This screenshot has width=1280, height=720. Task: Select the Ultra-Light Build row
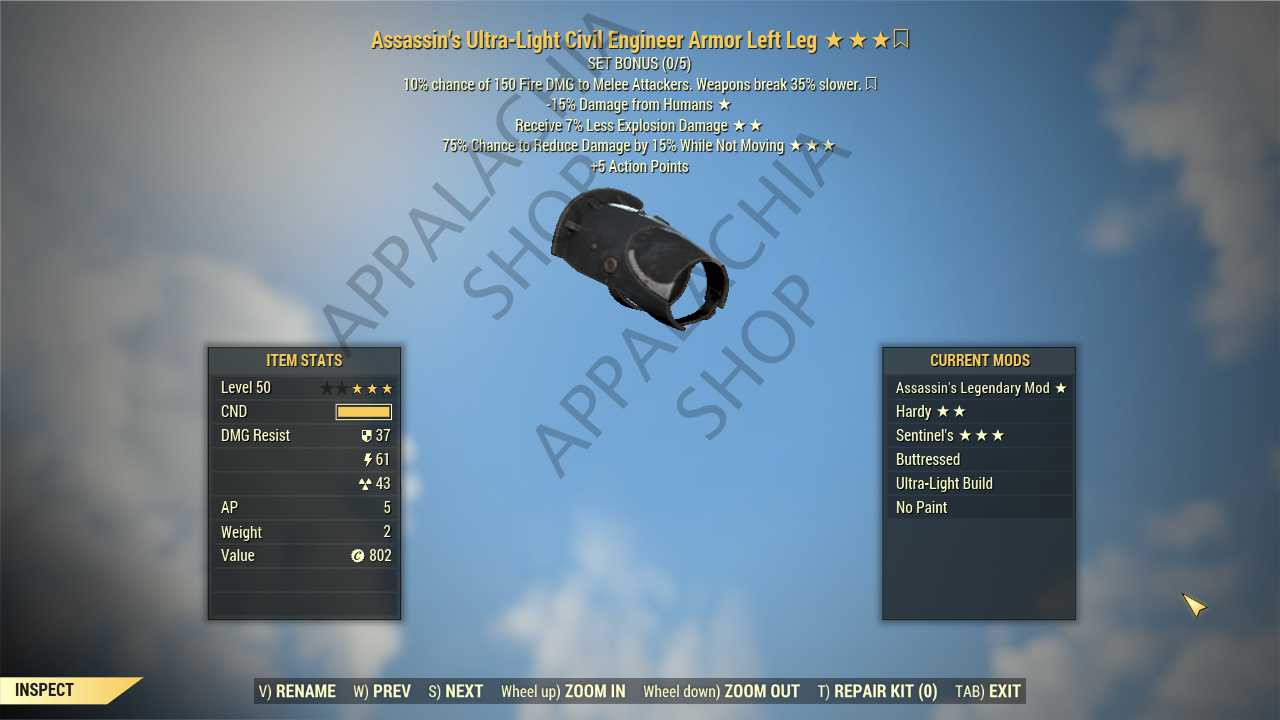pos(979,484)
